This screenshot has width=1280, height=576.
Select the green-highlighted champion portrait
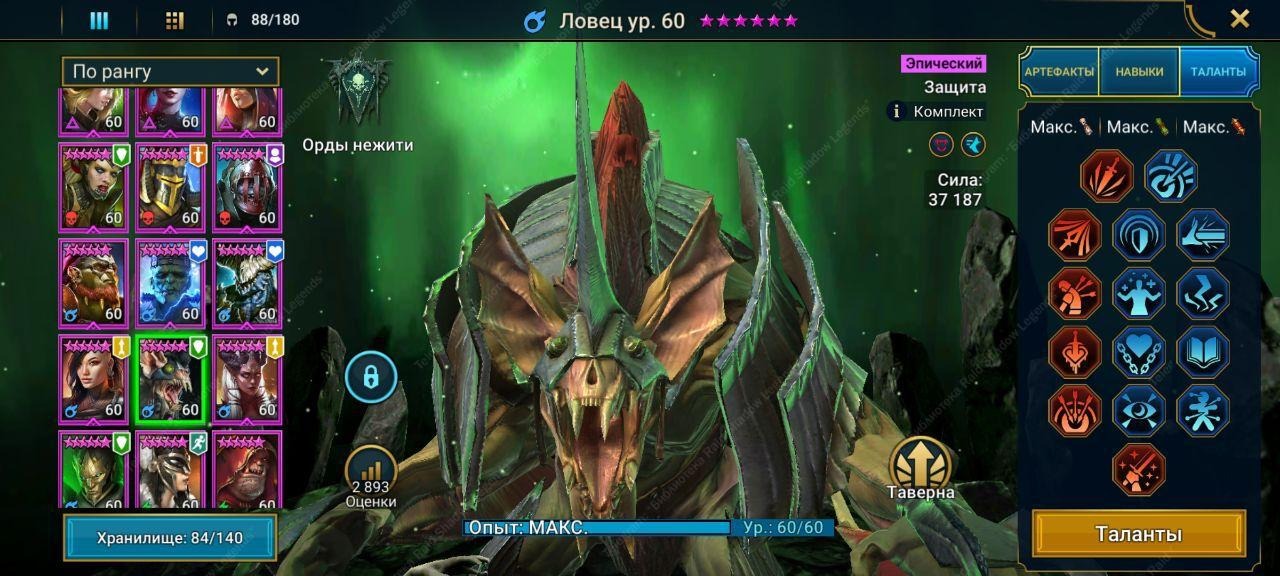pos(171,379)
